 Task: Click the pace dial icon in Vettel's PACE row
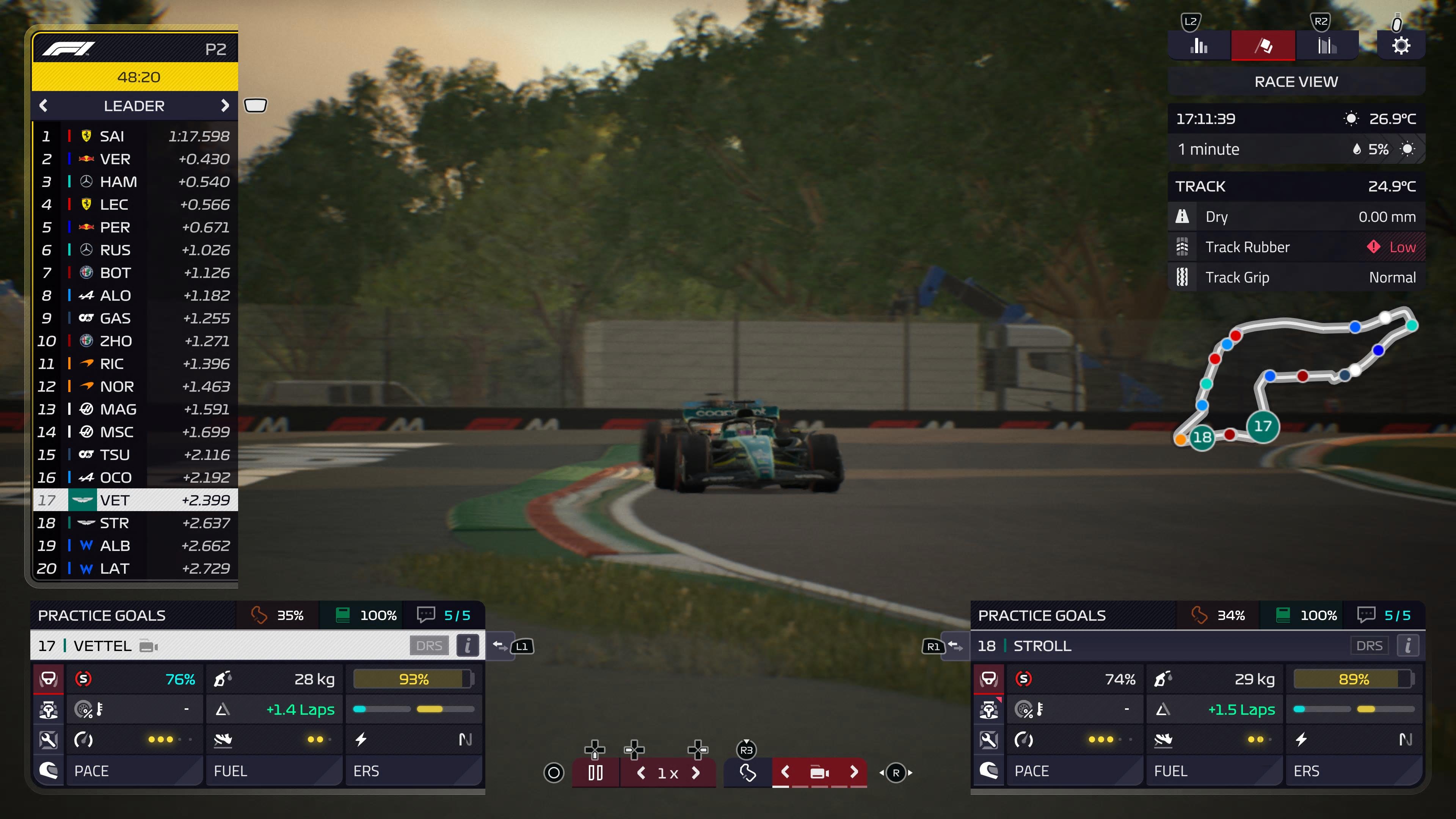click(84, 740)
